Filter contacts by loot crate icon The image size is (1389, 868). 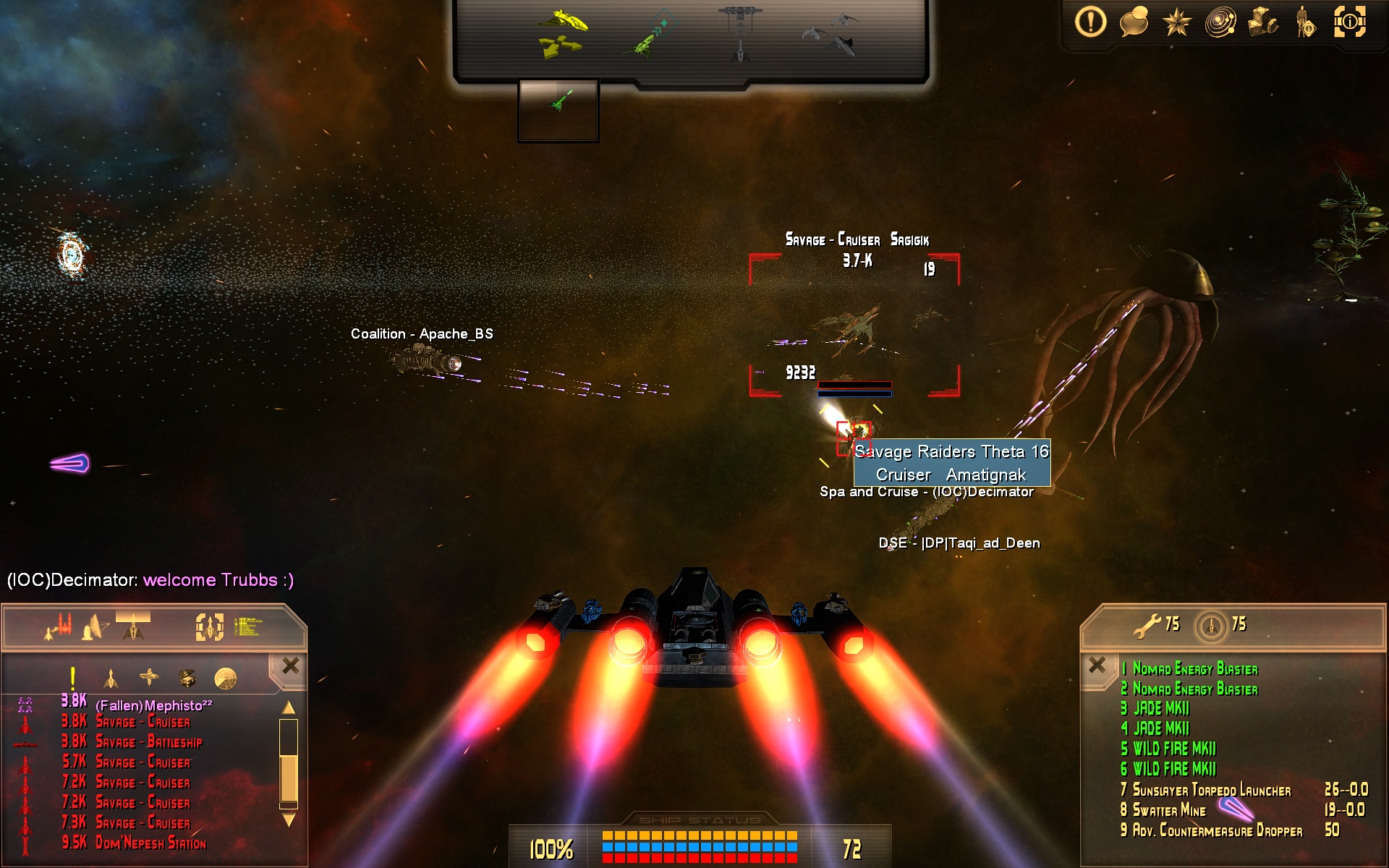[187, 678]
